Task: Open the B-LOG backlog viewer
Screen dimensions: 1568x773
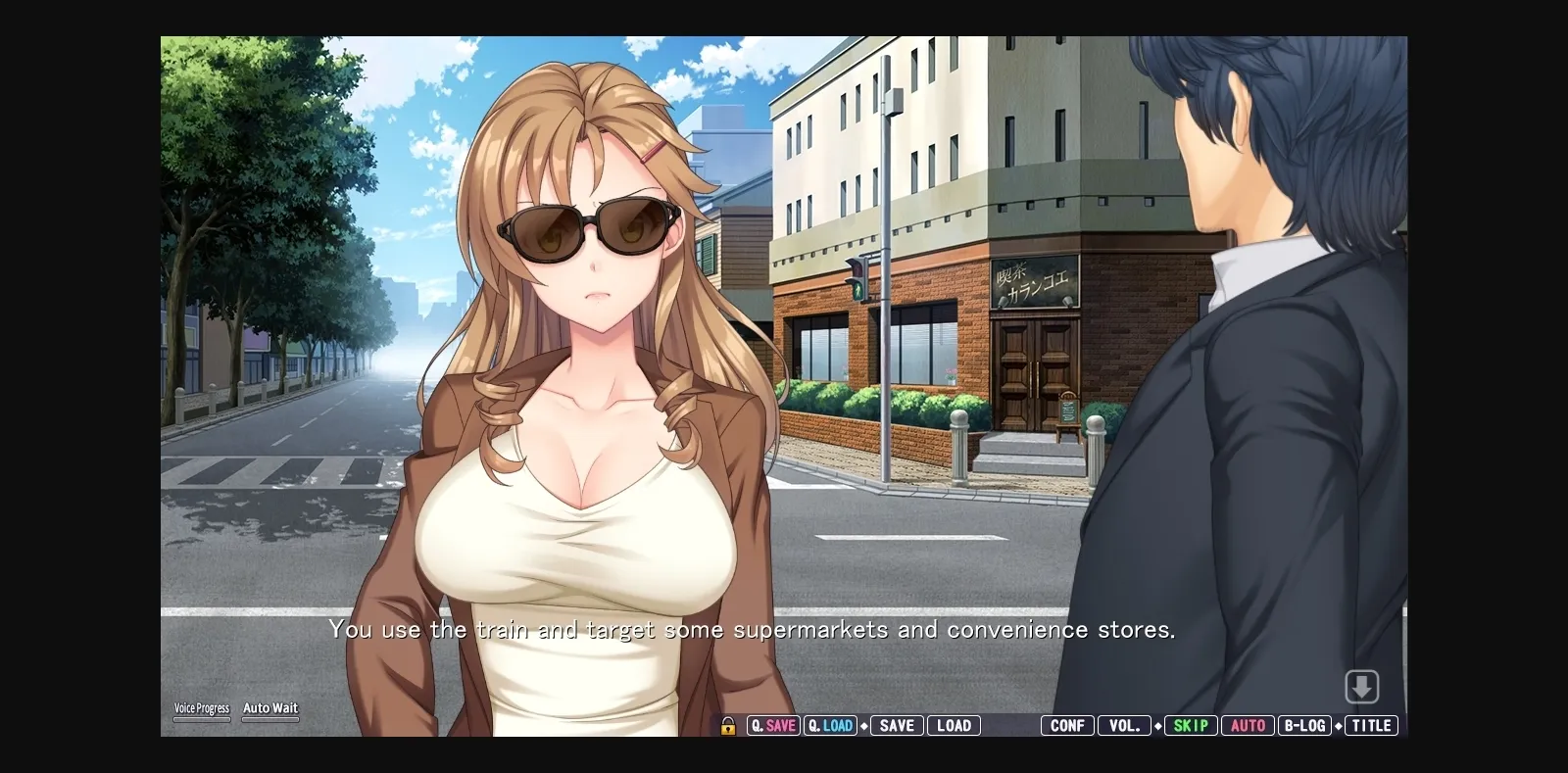Action: [1304, 725]
